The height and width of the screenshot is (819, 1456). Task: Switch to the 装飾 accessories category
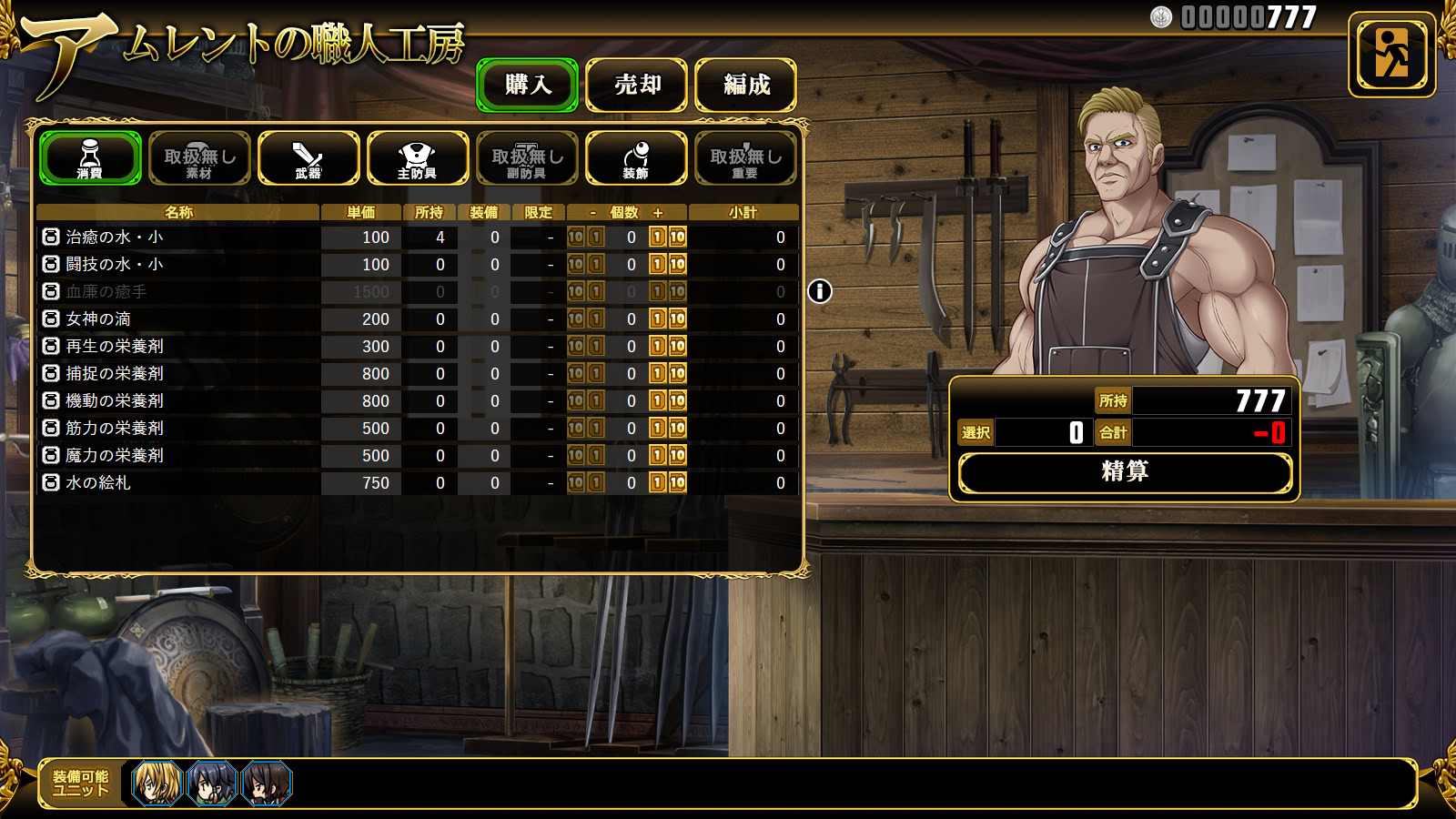[x=636, y=158]
